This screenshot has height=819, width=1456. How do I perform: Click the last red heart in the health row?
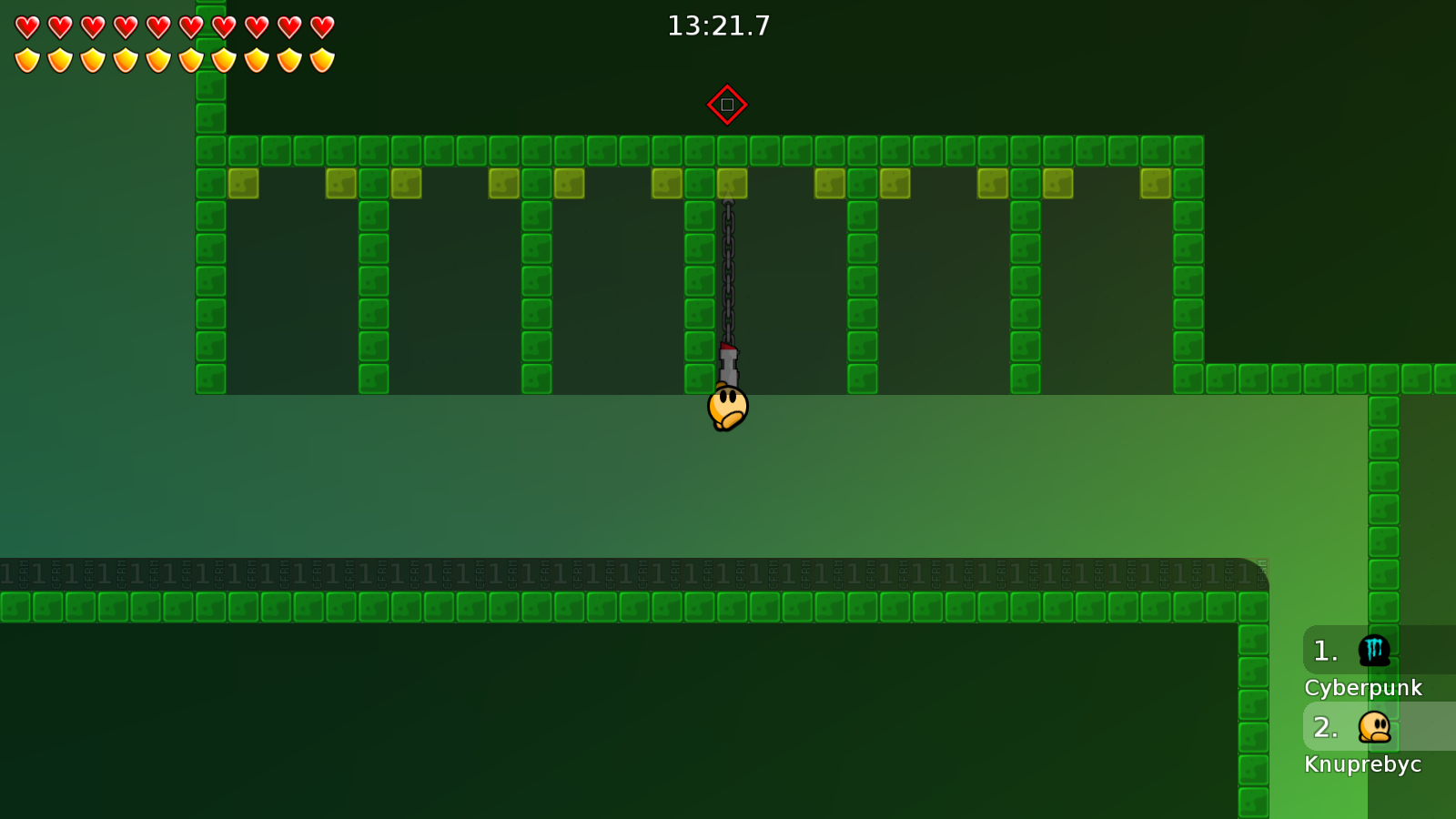[320, 27]
